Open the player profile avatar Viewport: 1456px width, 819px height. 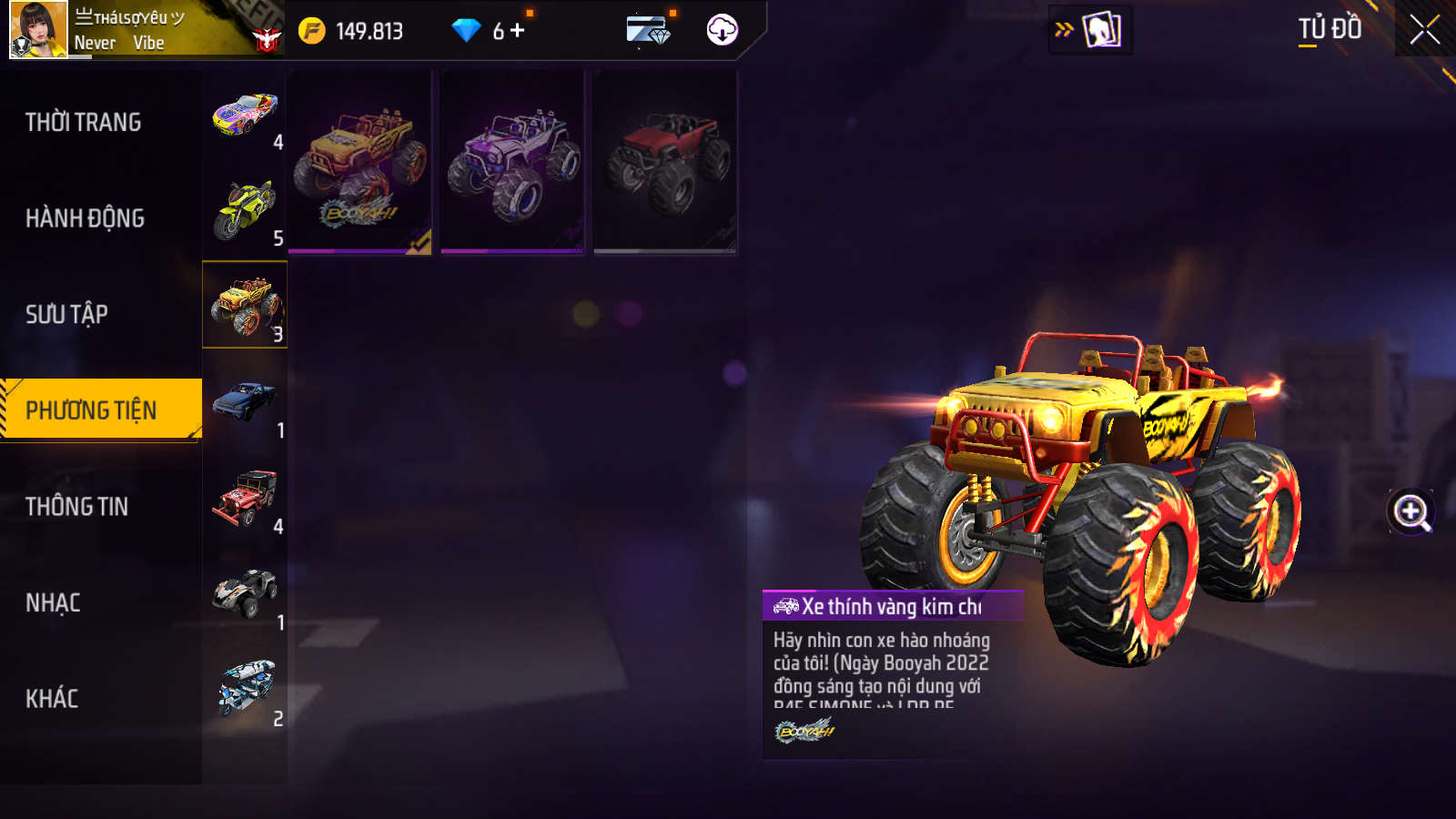click(x=38, y=29)
